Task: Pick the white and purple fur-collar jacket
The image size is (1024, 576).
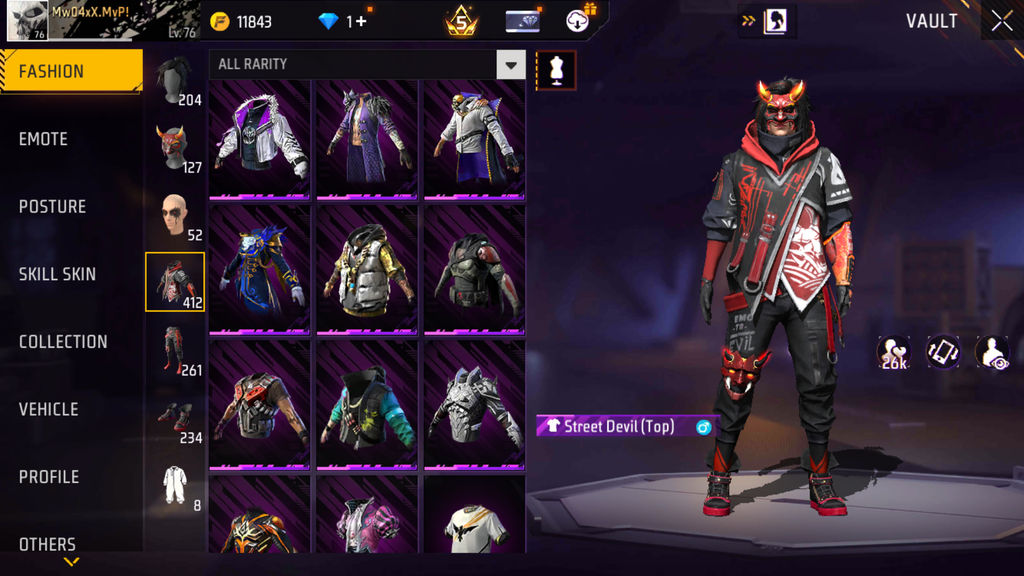Action: click(x=260, y=139)
